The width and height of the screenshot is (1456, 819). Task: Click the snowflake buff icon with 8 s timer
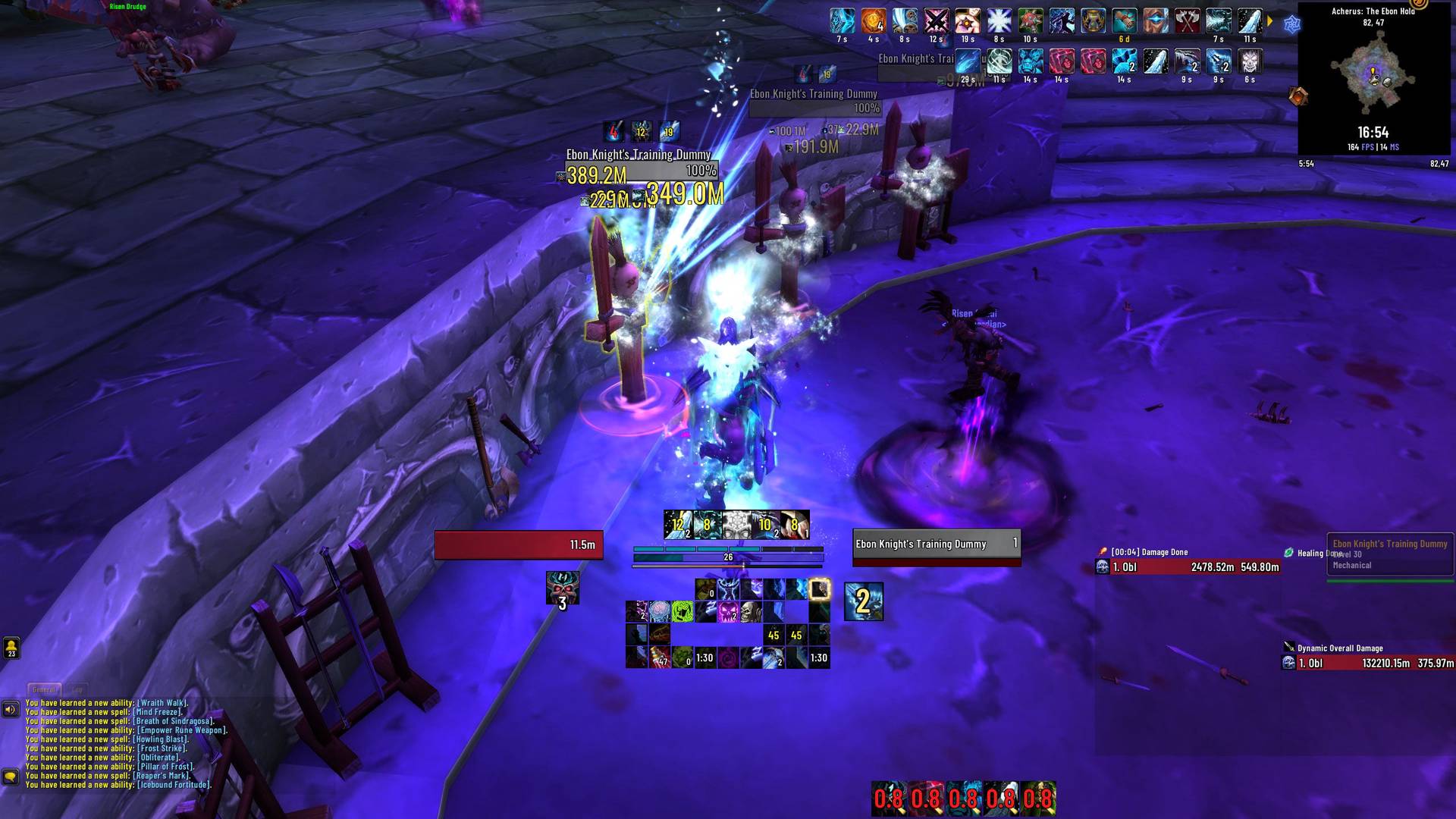tap(999, 21)
